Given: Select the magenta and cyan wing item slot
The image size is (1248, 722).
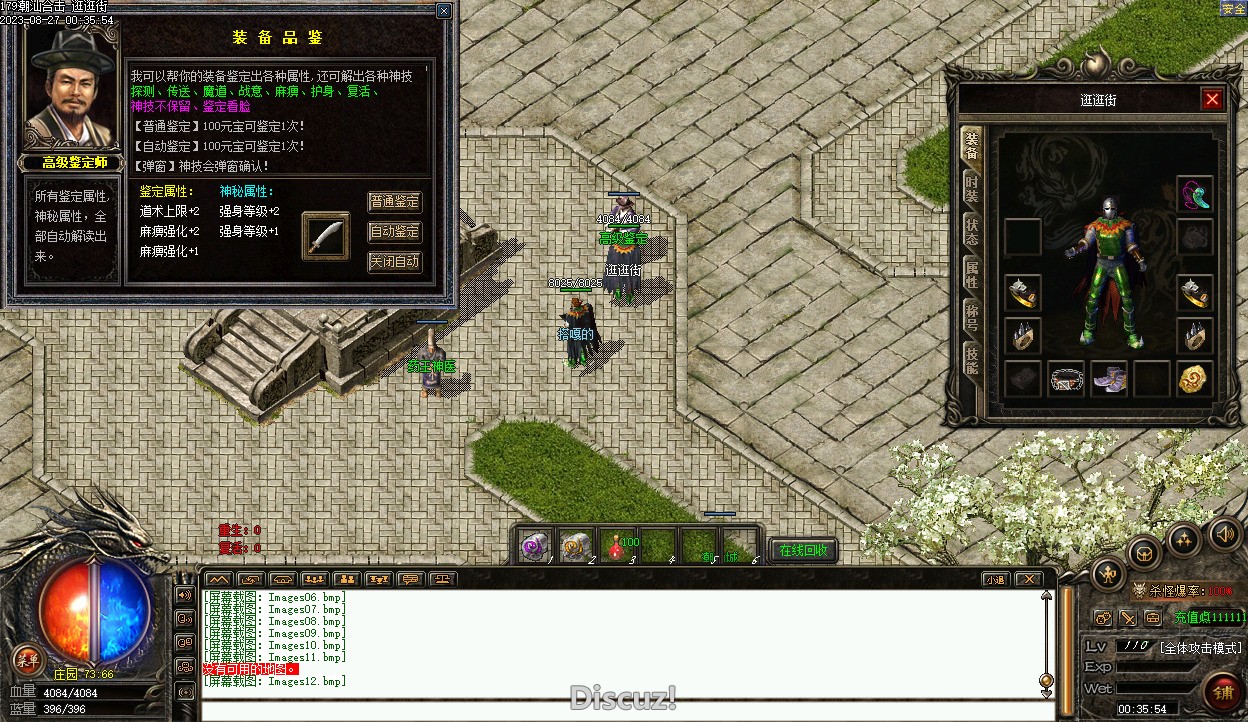Looking at the screenshot, I should [1194, 194].
